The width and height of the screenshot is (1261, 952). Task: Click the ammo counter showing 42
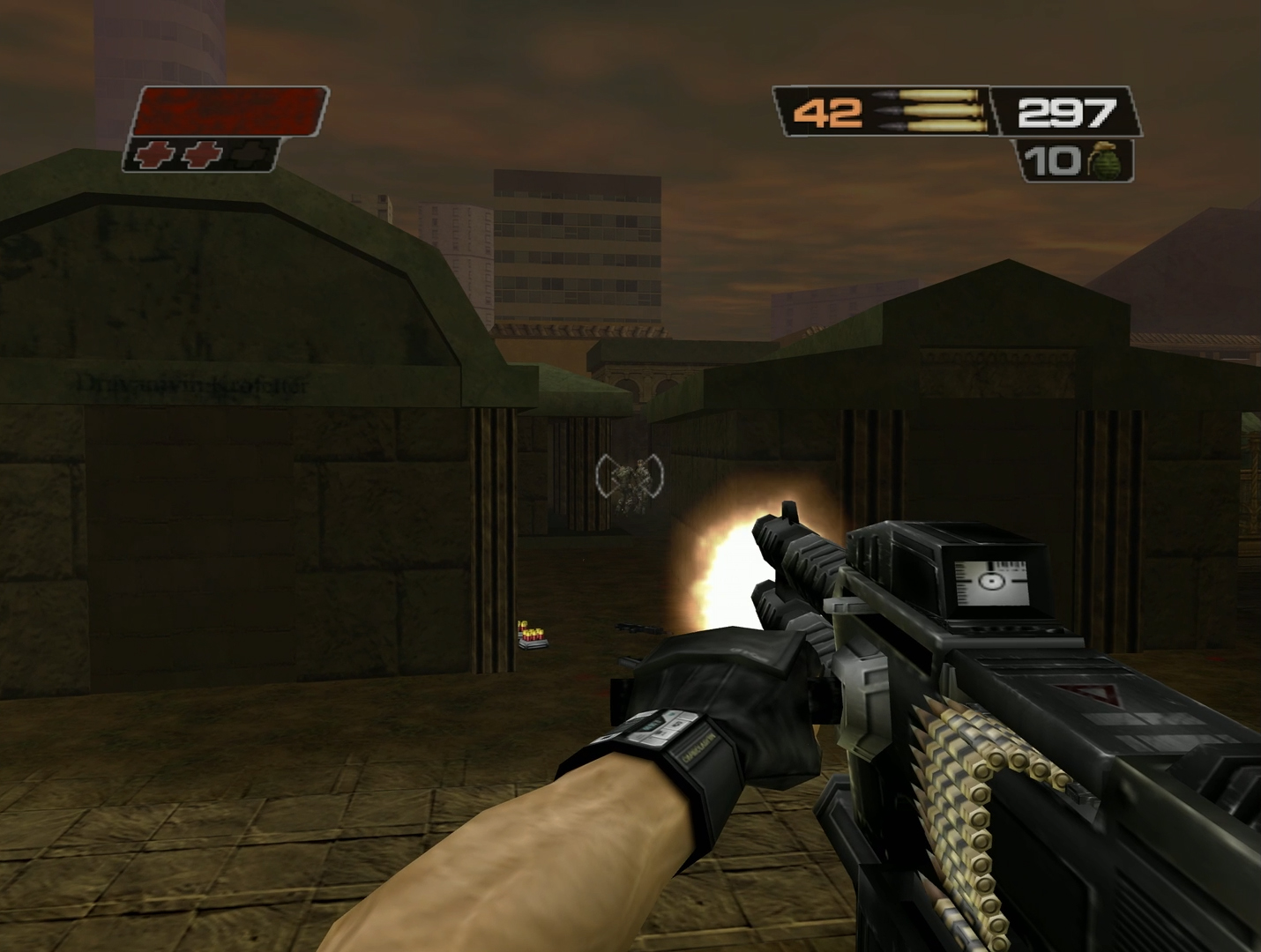827,111
